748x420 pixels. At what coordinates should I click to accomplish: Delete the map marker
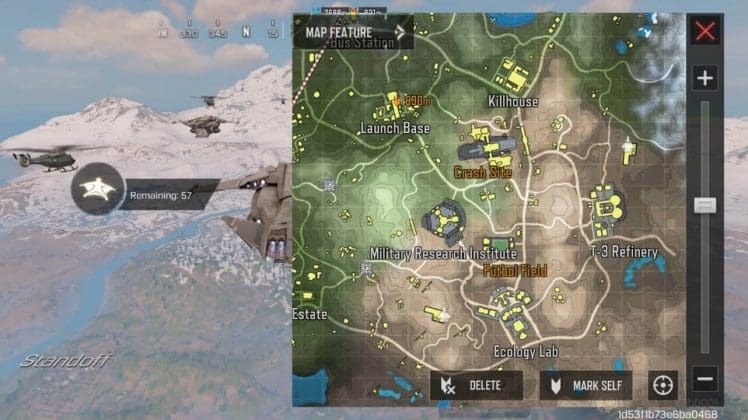coord(476,385)
